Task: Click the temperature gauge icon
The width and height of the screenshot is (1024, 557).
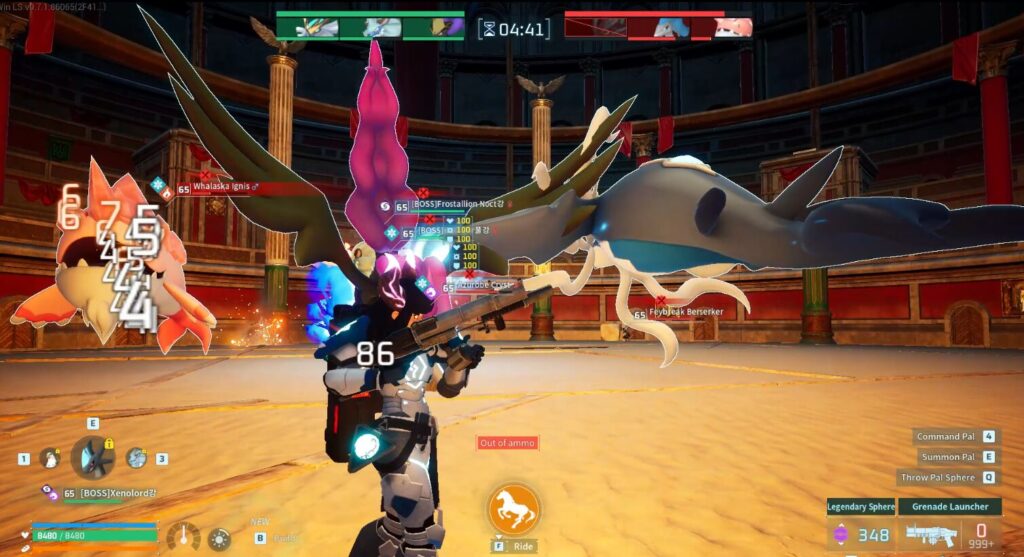Action: [183, 538]
